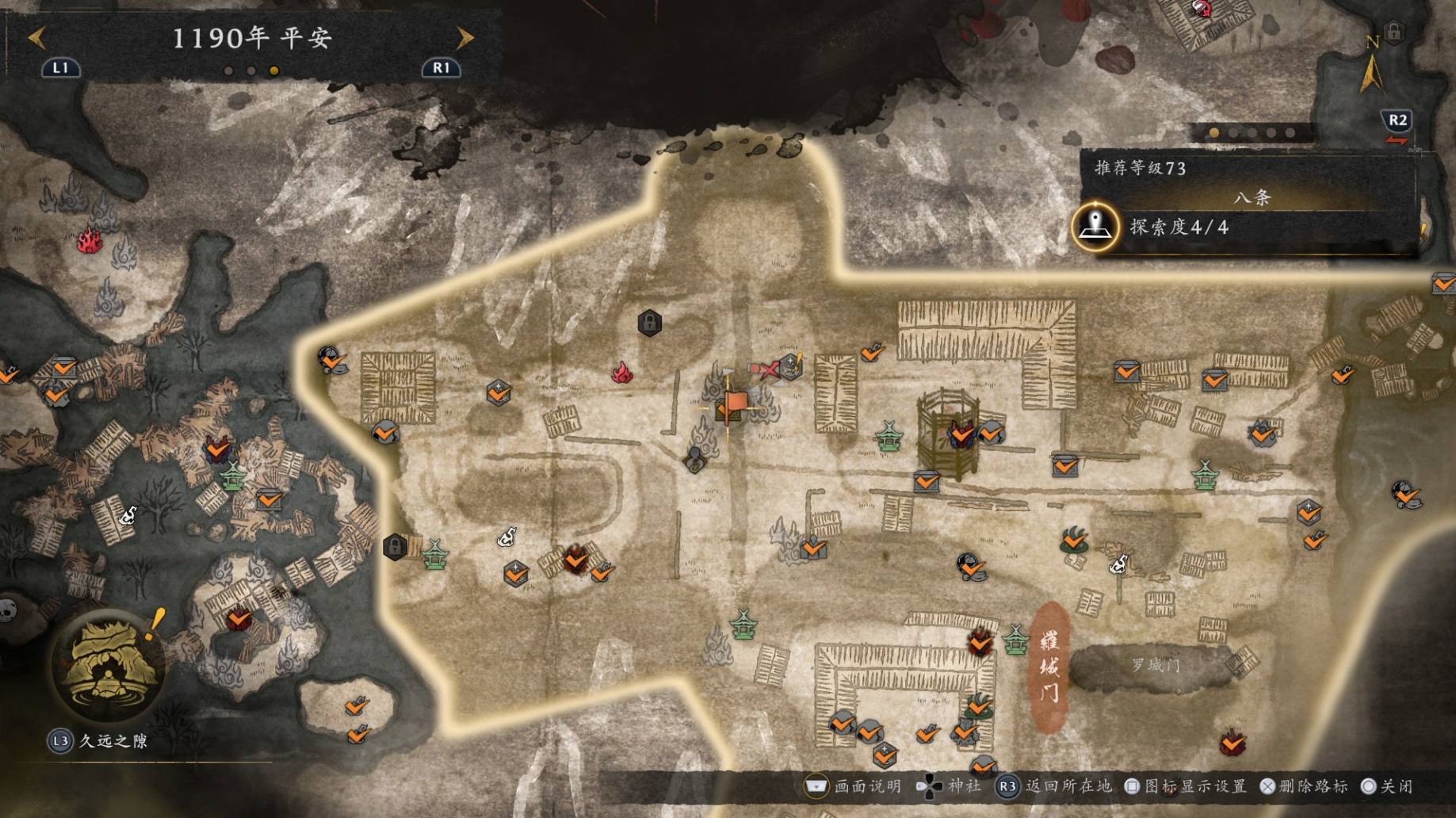Choose the padlock marker beside the western green shrine

395,546
